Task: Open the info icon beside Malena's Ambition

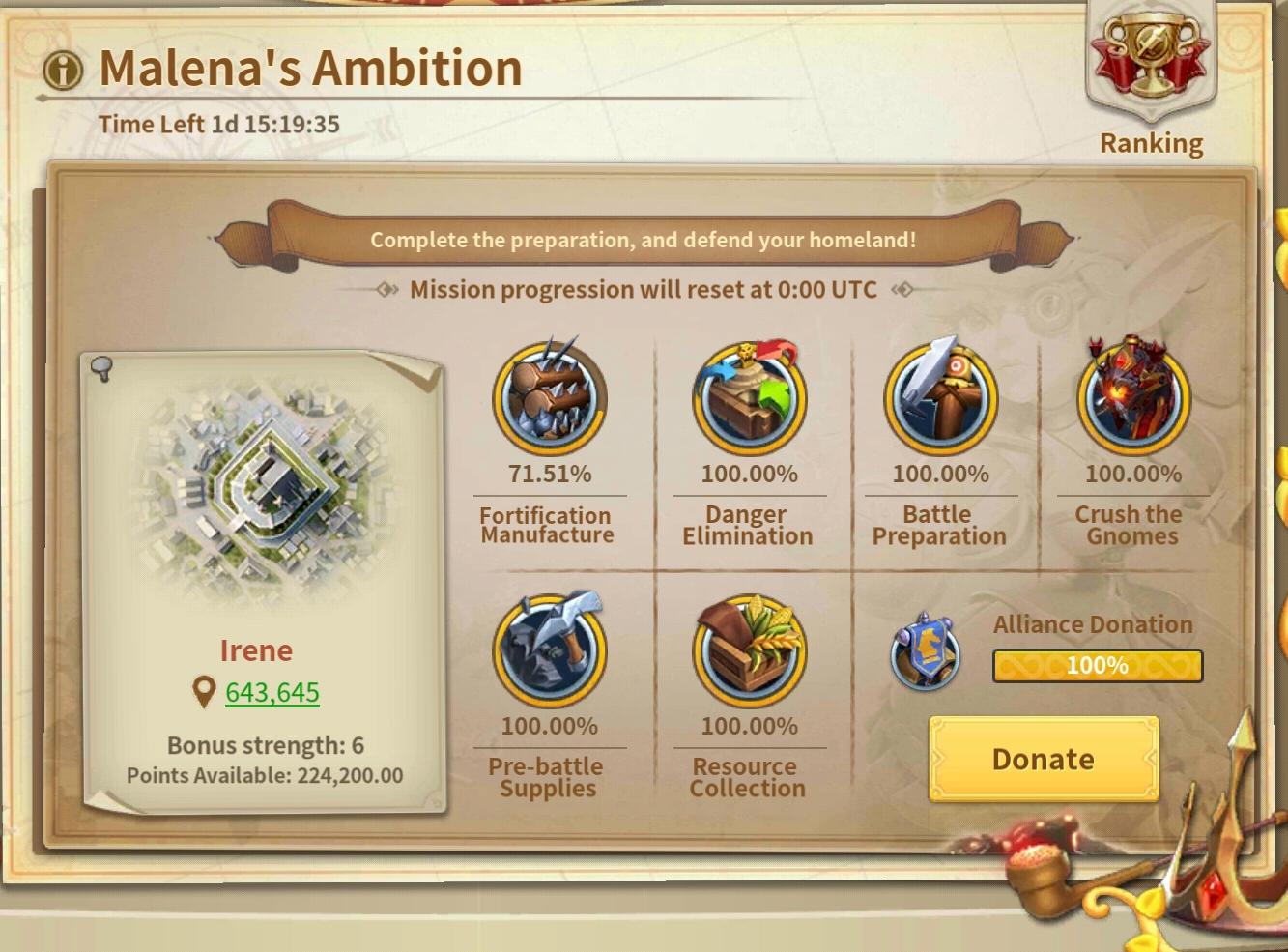Action: [64, 70]
